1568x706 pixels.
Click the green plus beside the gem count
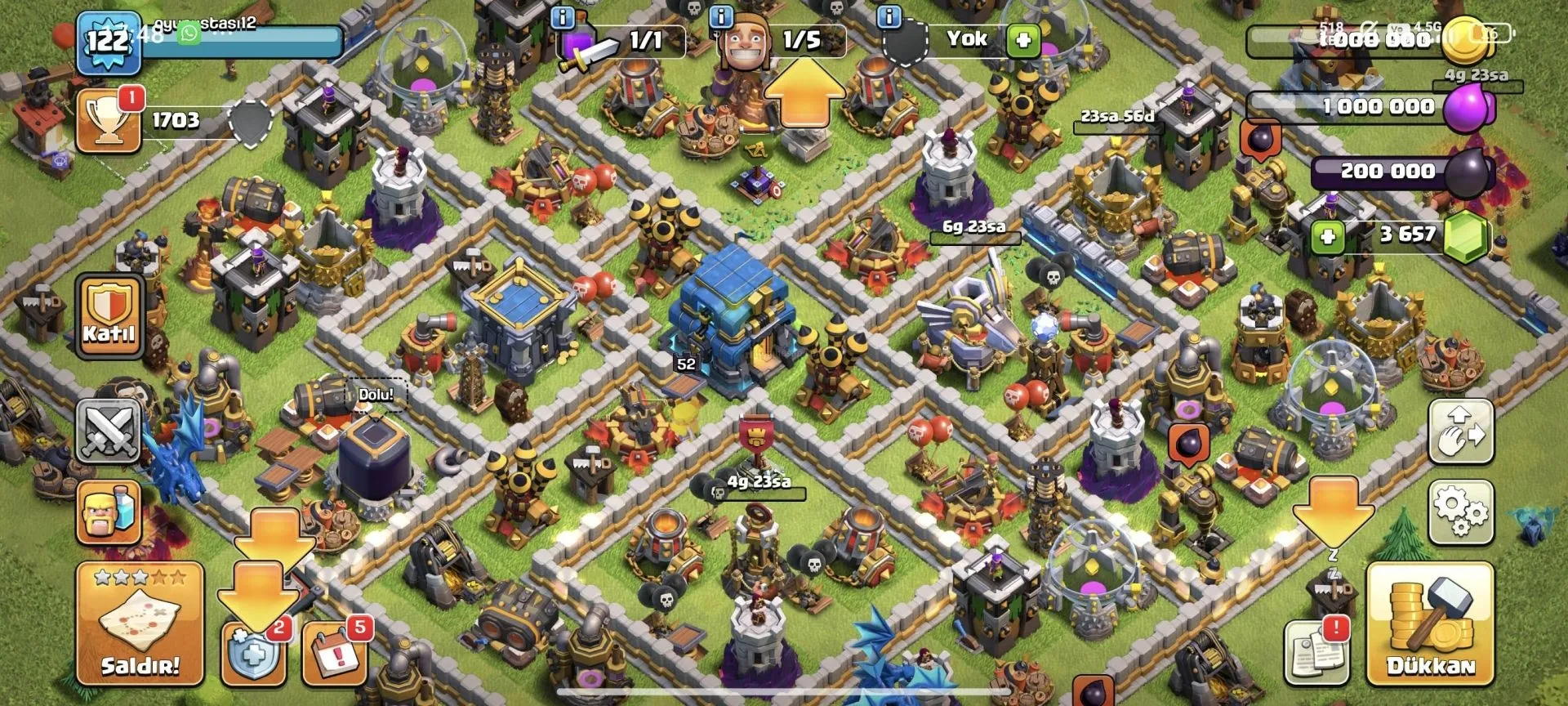tap(1327, 236)
